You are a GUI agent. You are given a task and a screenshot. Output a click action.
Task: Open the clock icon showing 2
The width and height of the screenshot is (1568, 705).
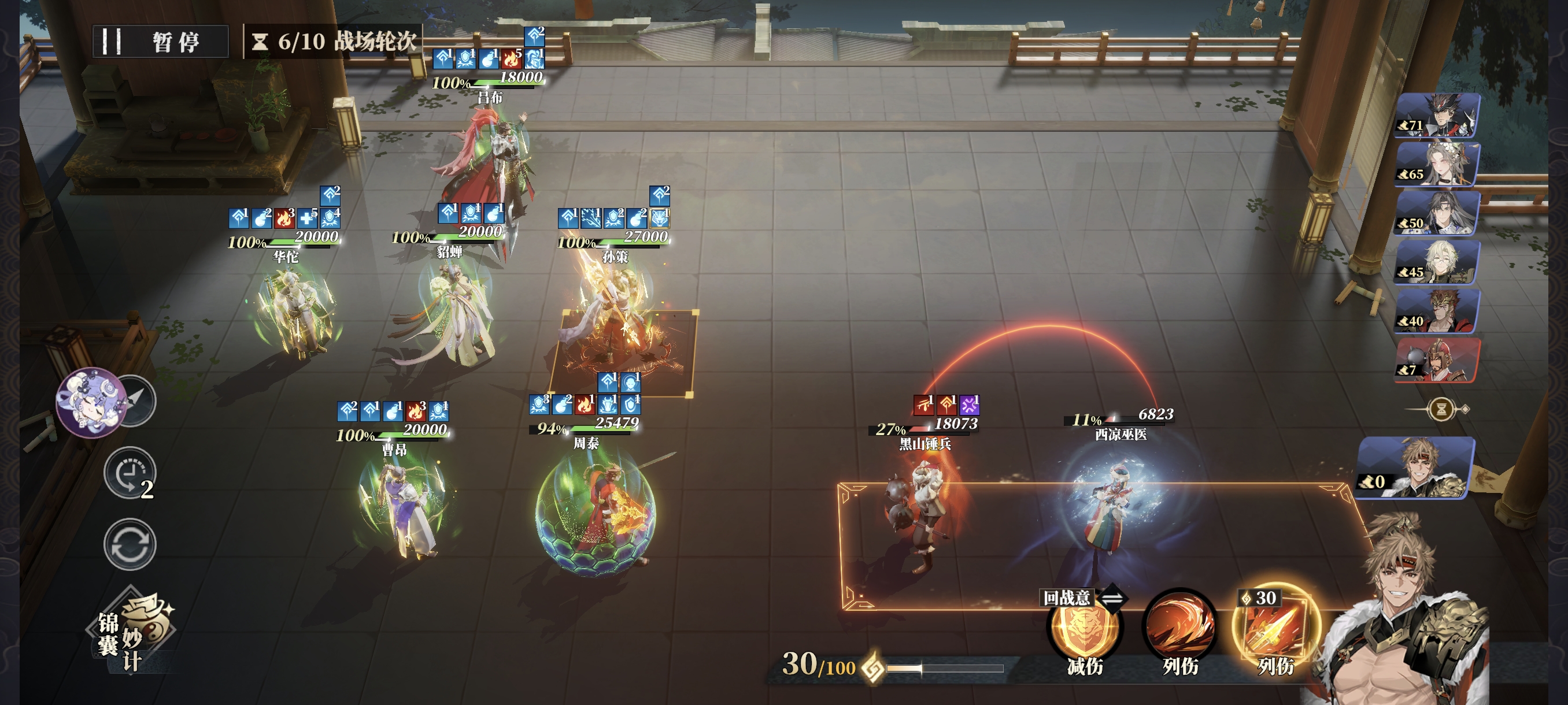(x=130, y=473)
